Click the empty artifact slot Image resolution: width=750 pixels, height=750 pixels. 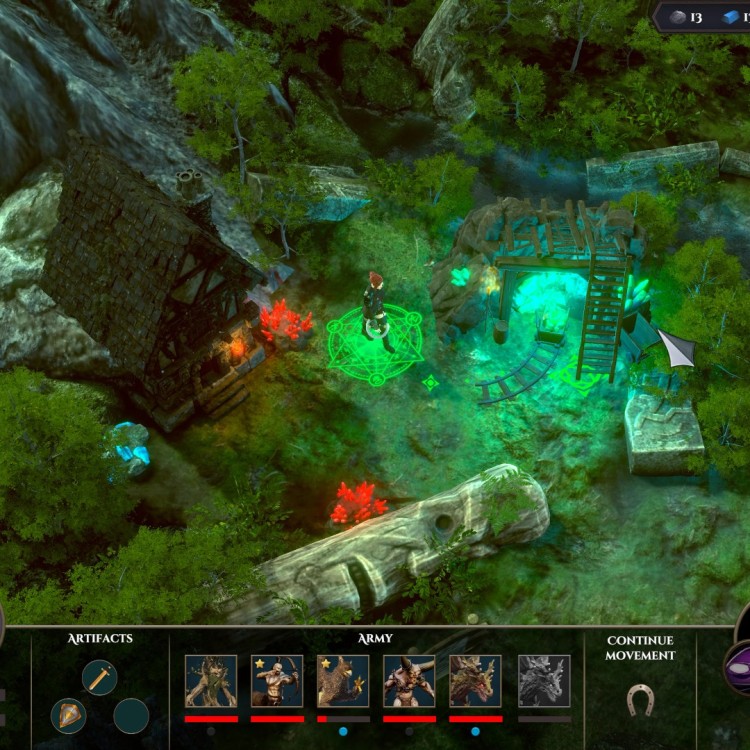coord(131,716)
